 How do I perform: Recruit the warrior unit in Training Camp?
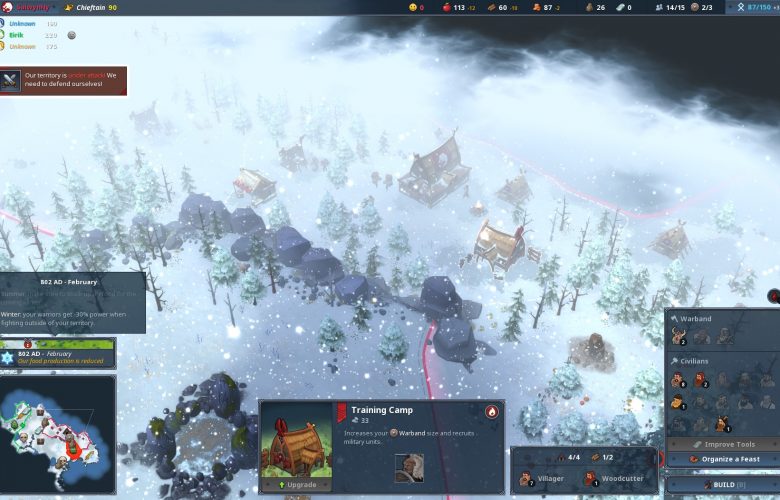(x=409, y=467)
